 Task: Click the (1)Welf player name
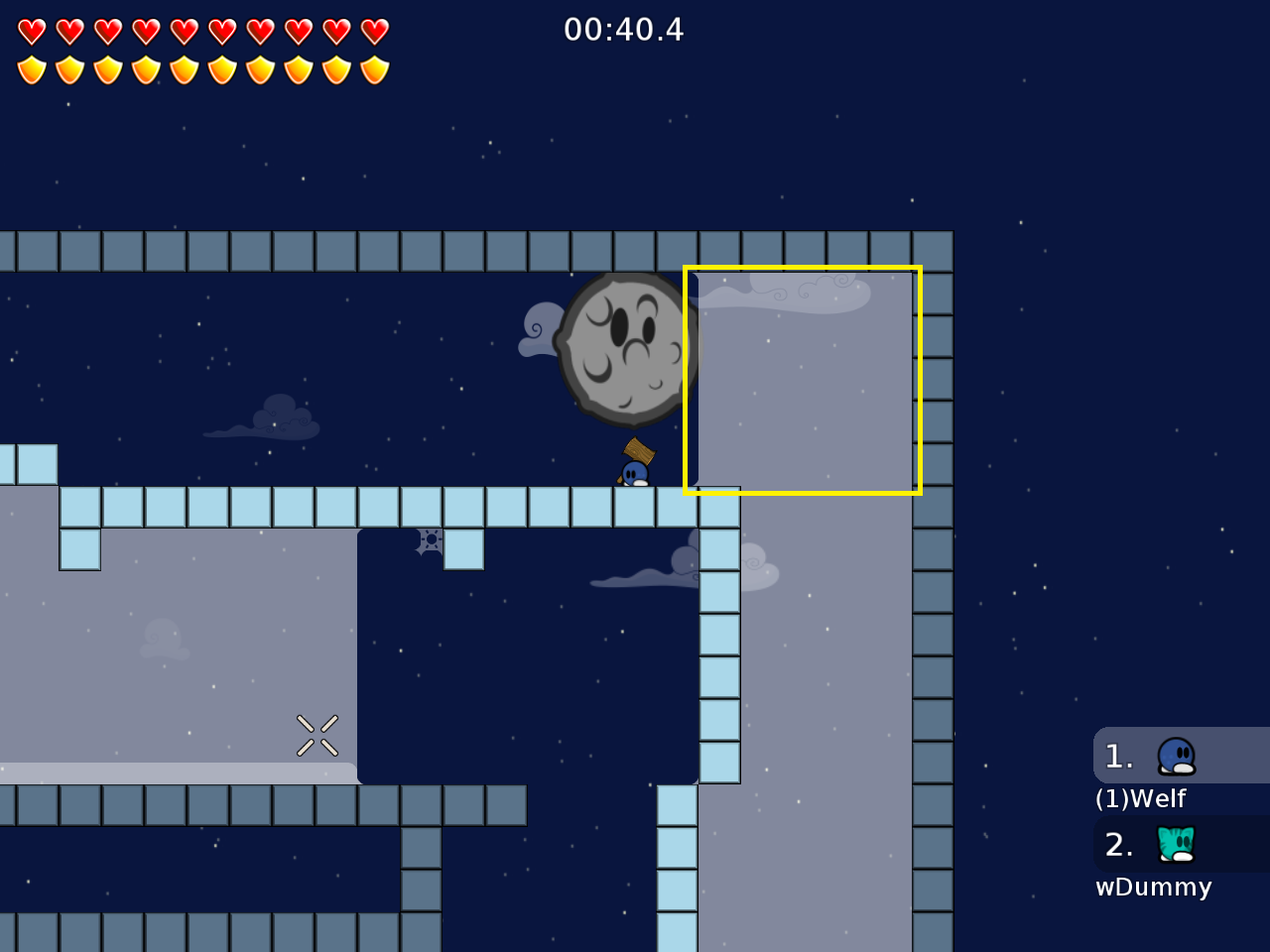[1140, 798]
